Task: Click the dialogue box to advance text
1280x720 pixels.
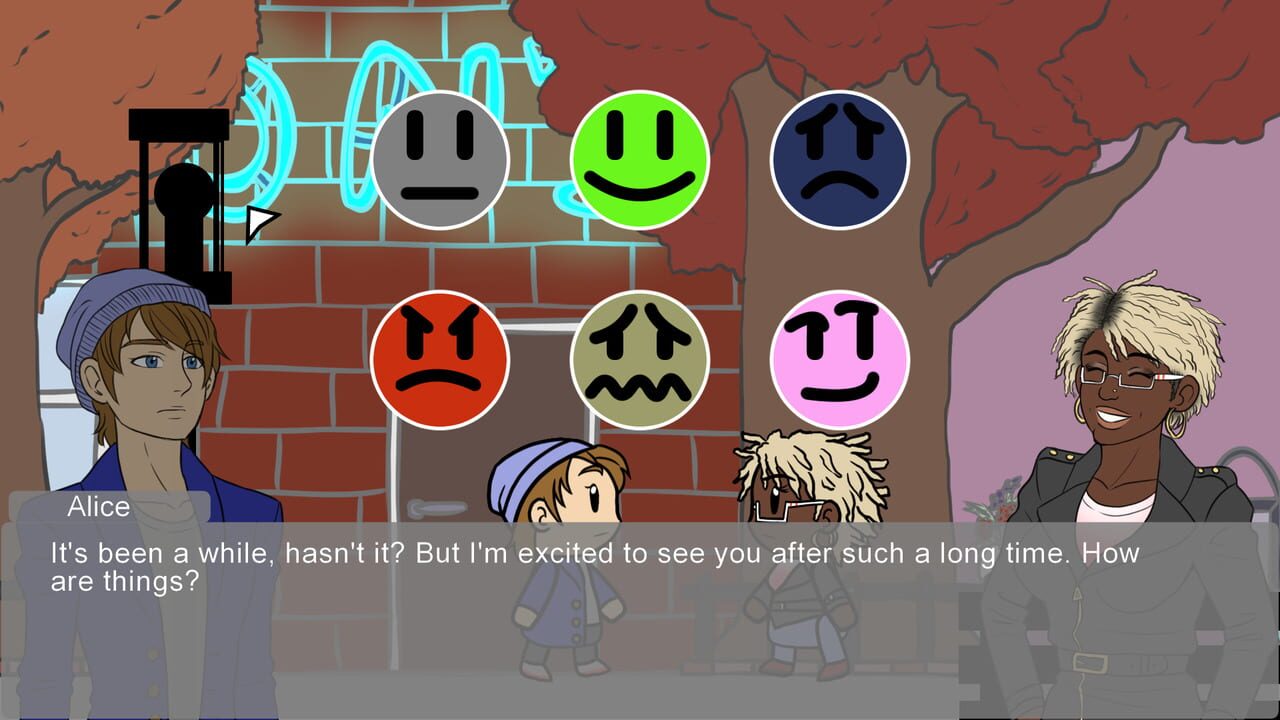Action: (640, 570)
